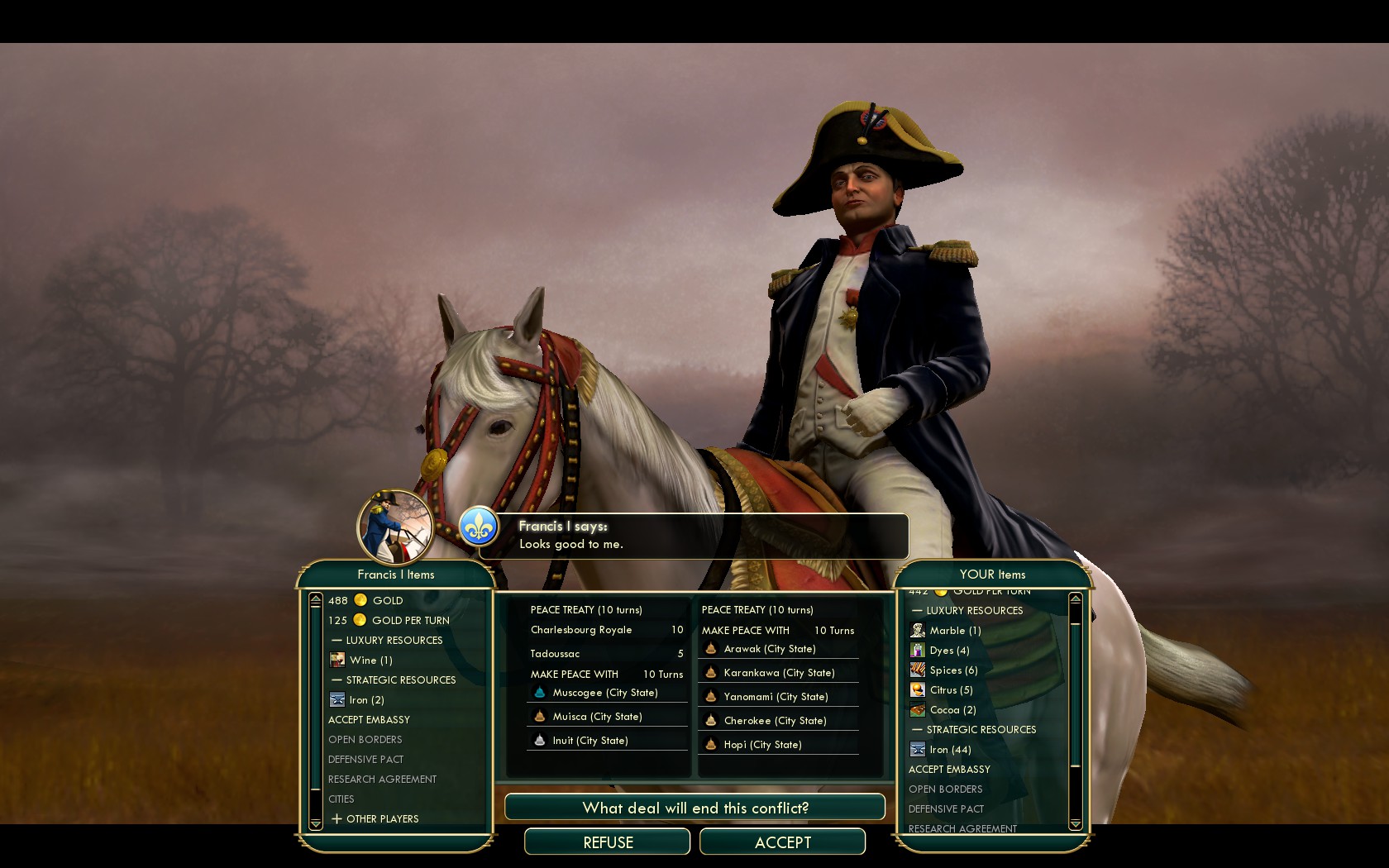
Task: Accept the peace deal
Action: [782, 842]
